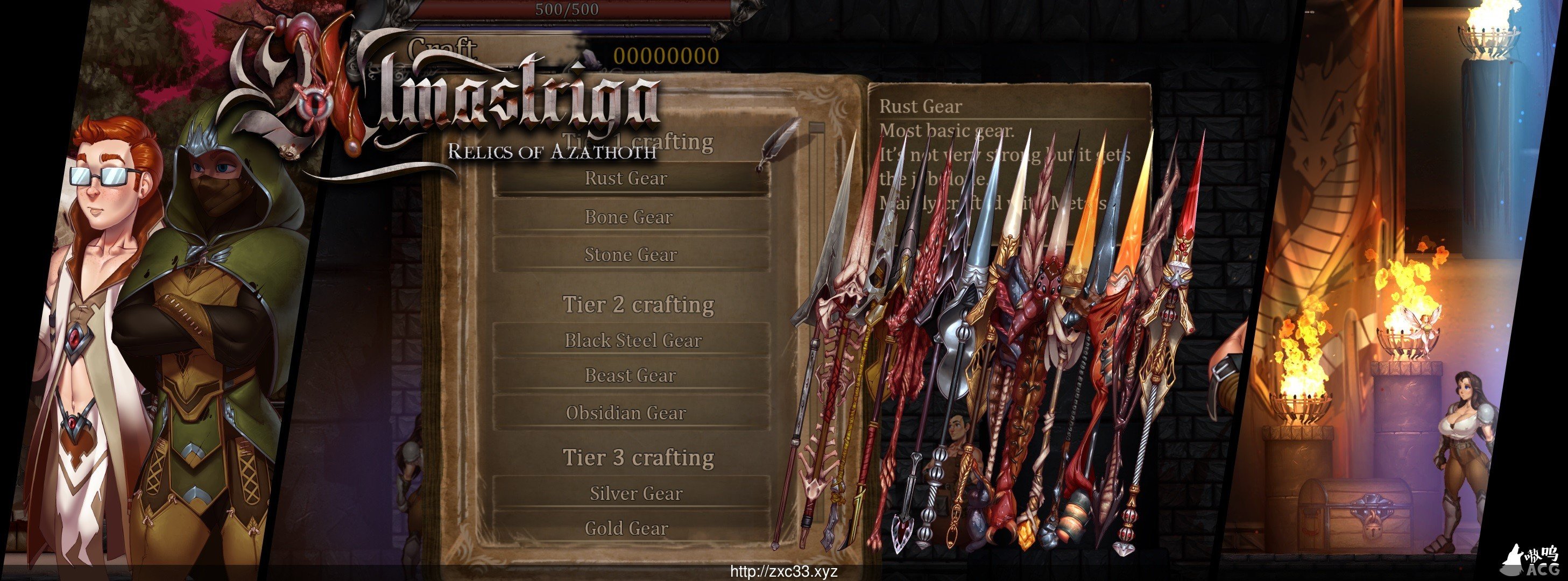The height and width of the screenshot is (581, 1568).
Task: Open the Gold Gear recipe
Action: pos(627,528)
